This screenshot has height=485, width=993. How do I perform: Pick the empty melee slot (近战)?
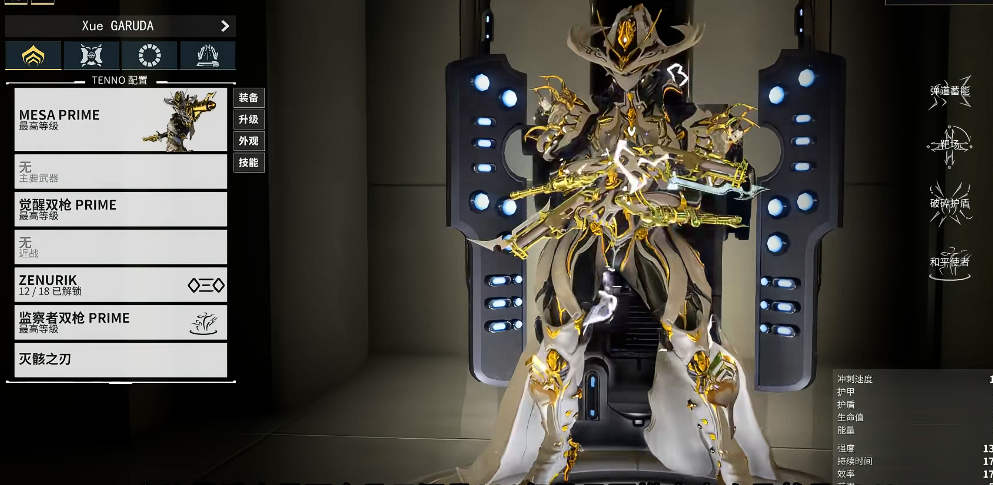[x=121, y=247]
